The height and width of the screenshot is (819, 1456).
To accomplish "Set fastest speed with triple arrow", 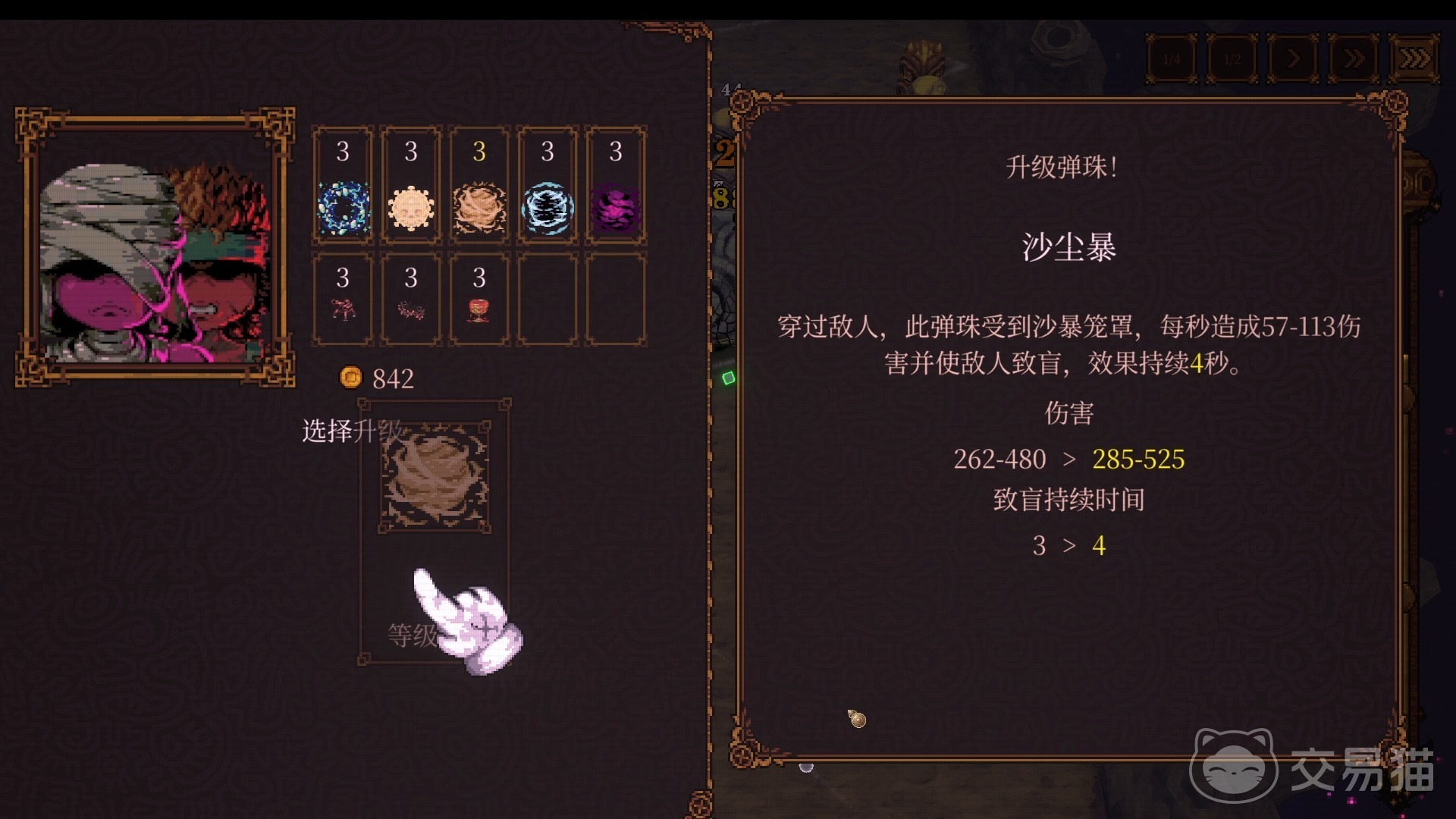I will pyautogui.click(x=1414, y=58).
